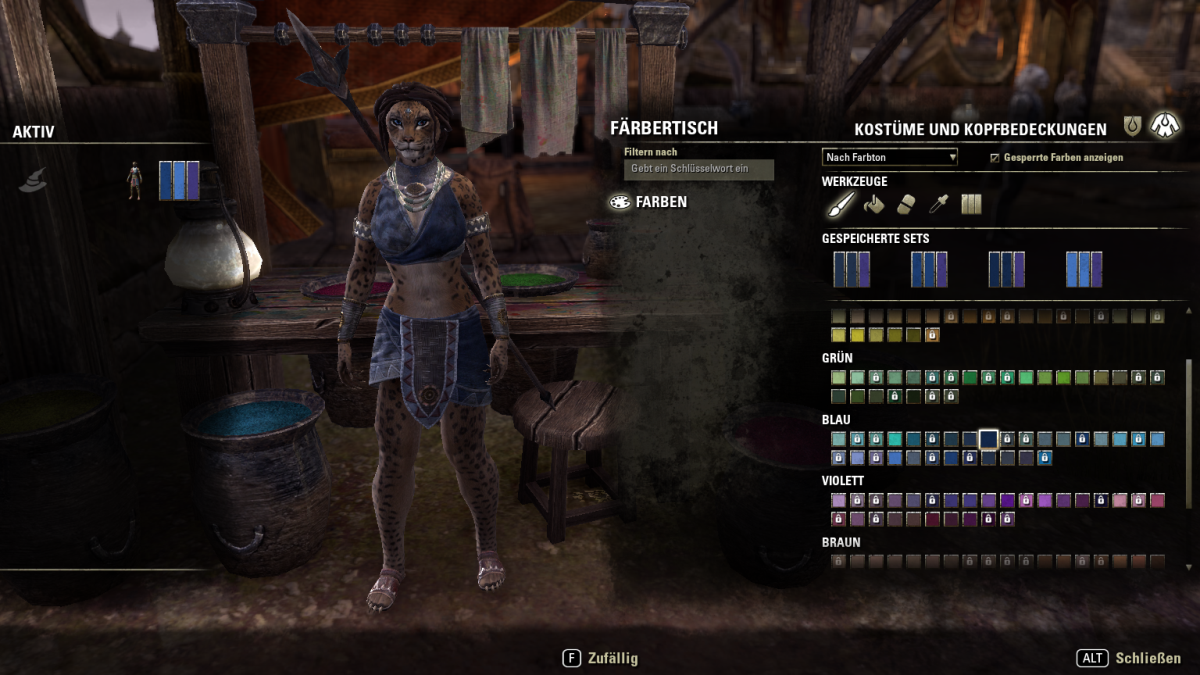Select the three-bar set fill tool
The height and width of the screenshot is (675, 1200).
(971, 204)
